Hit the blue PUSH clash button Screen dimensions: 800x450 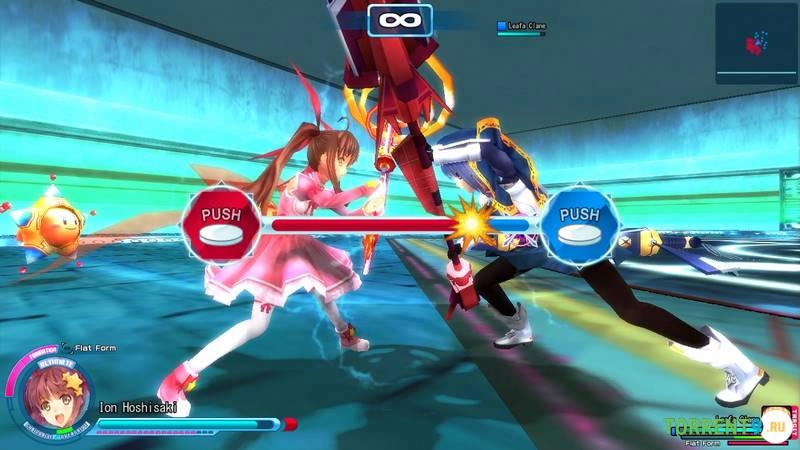(x=580, y=224)
